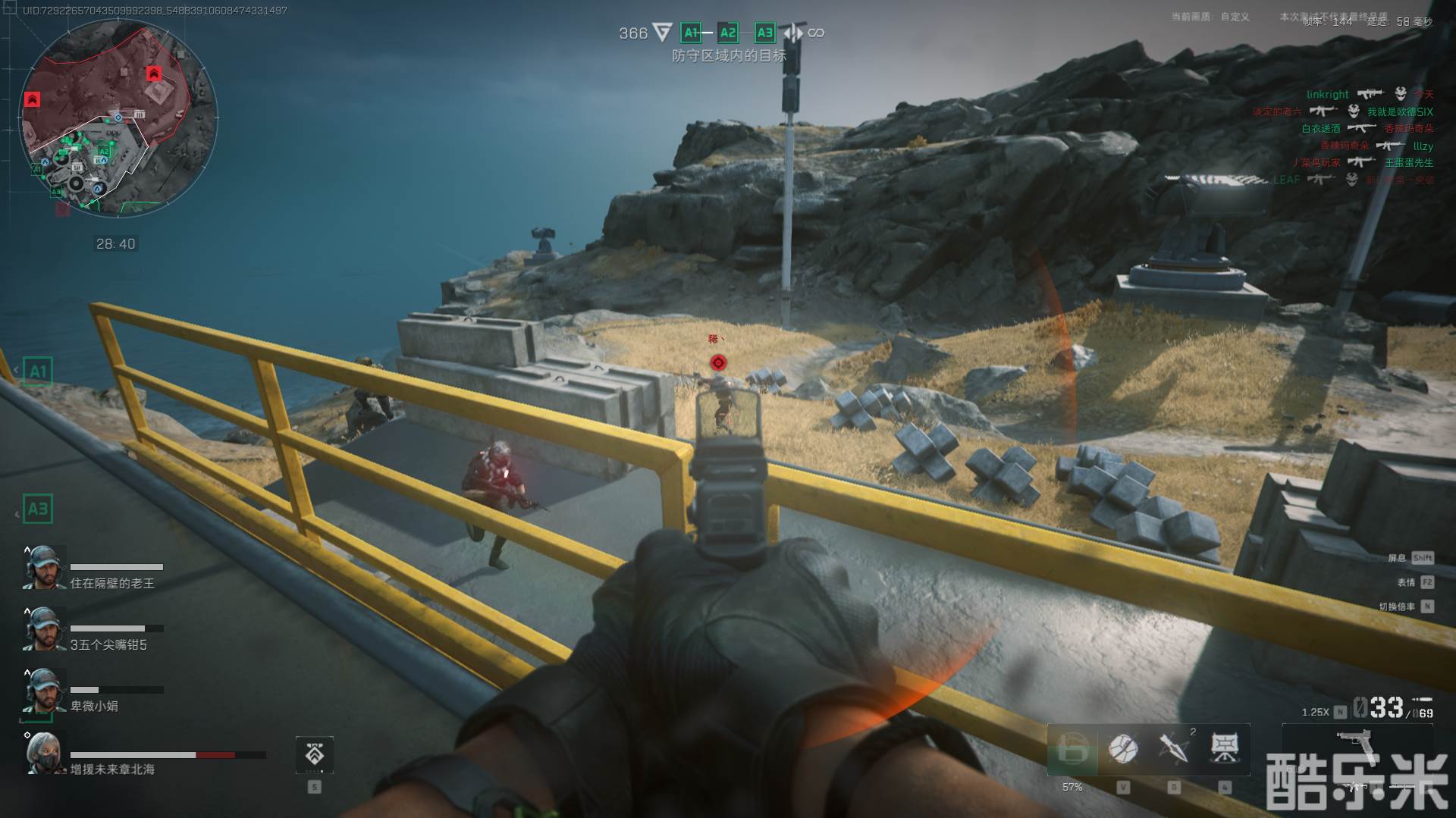This screenshot has height=818, width=1456.
Task: Click the red enemy marker on minimap's right
Action: pyautogui.click(x=154, y=74)
